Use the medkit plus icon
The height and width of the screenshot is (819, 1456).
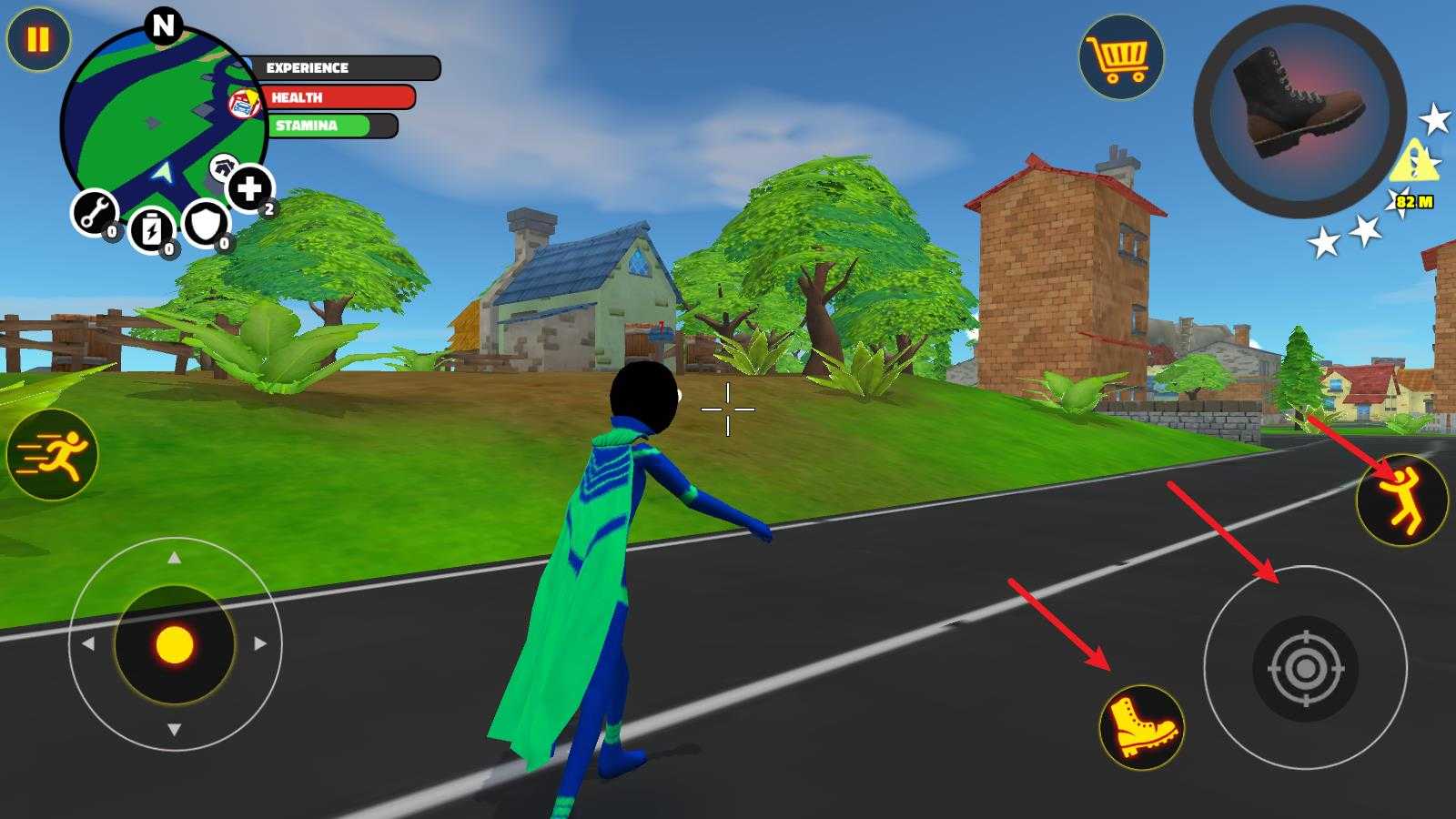[248, 188]
